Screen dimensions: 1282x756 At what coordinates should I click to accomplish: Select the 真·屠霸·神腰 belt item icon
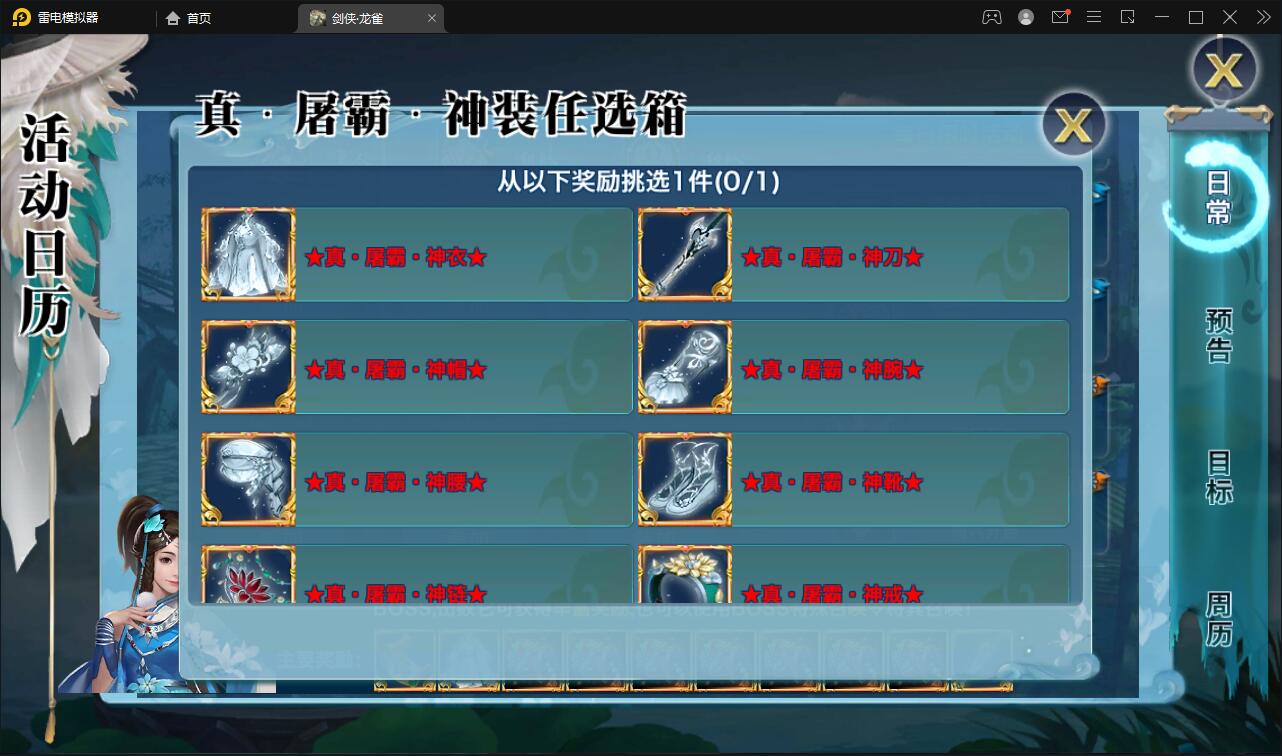tap(247, 481)
